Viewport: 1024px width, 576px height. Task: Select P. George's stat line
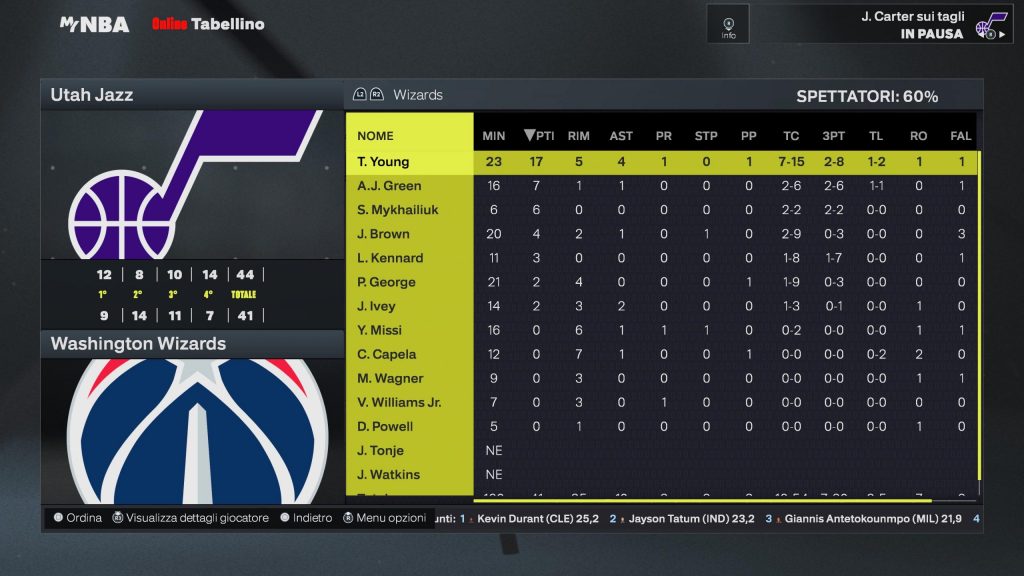point(386,282)
